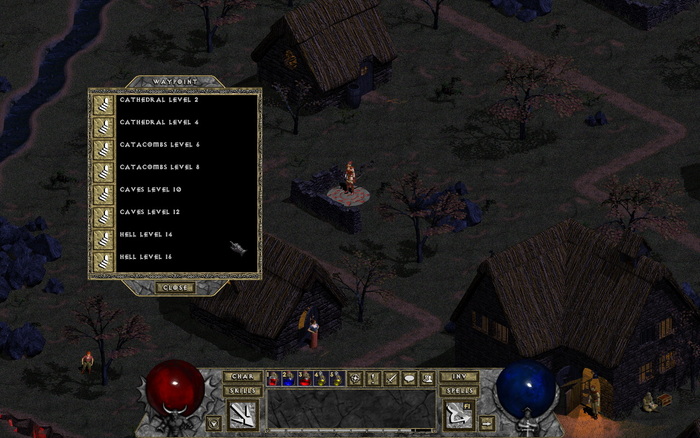Viewport: 700px width, 438px height.
Task: Open the Inv inventory panel
Action: 458,376
